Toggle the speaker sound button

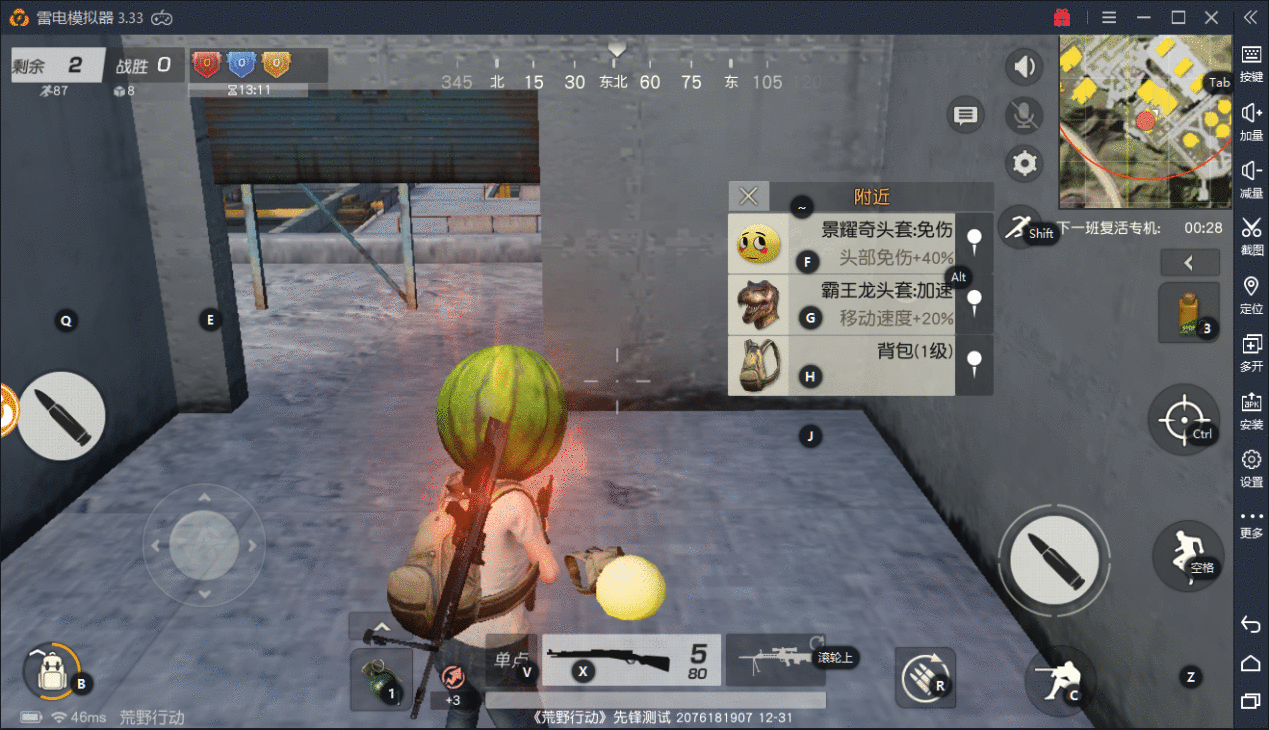coord(1023,67)
